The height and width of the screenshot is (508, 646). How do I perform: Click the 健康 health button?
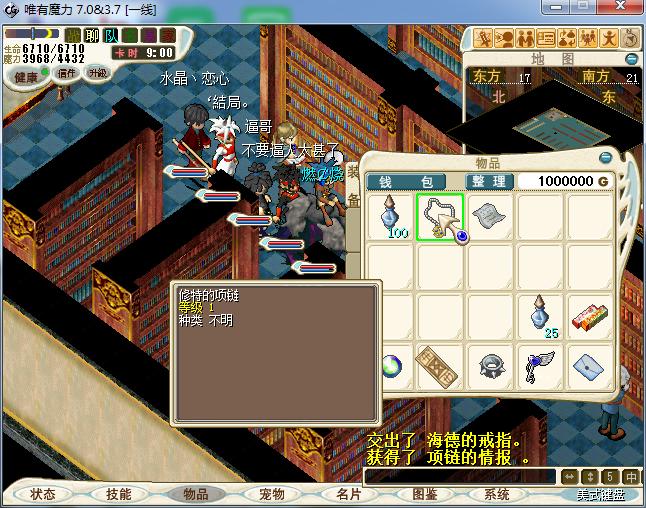[27, 77]
